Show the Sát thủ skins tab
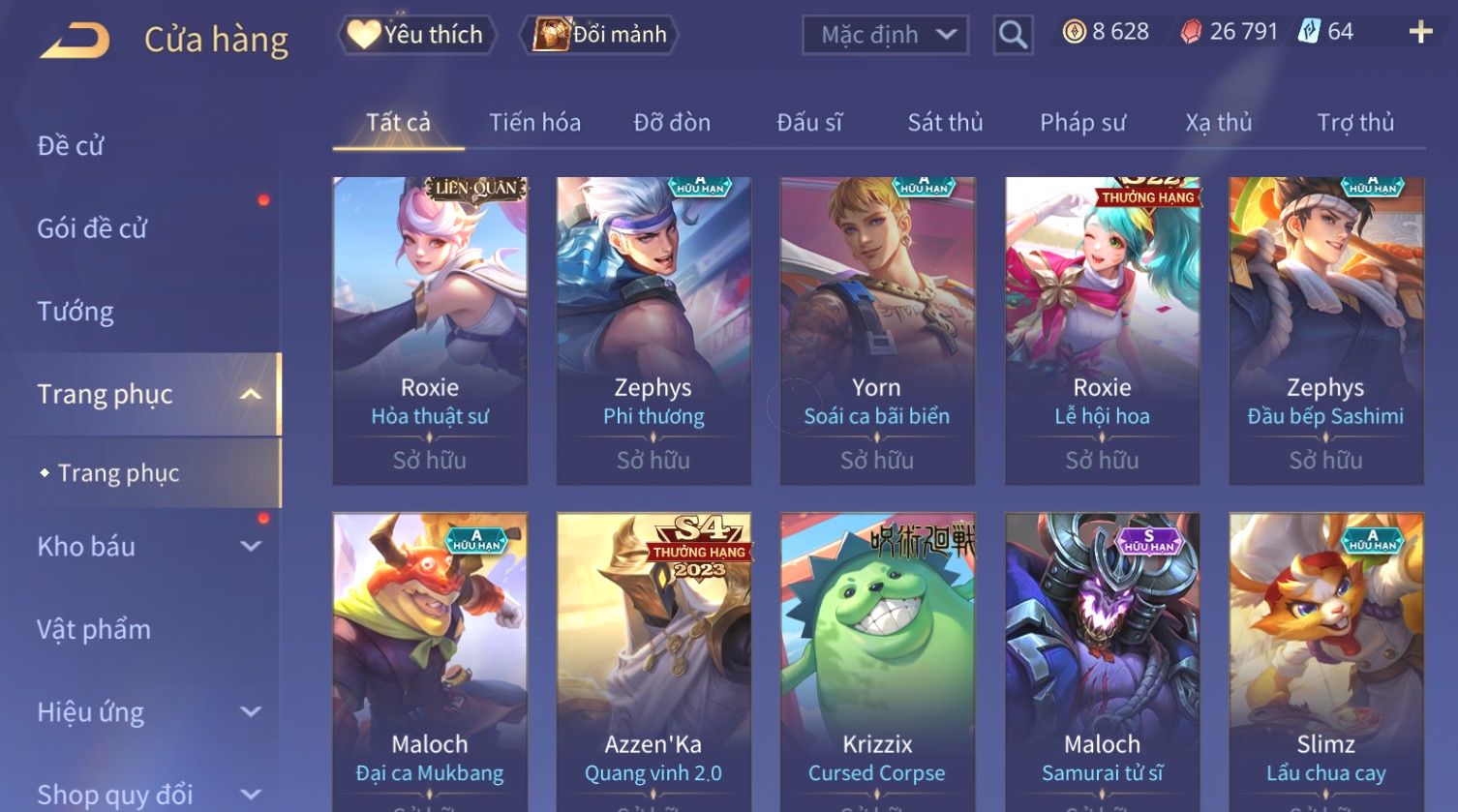 [945, 123]
